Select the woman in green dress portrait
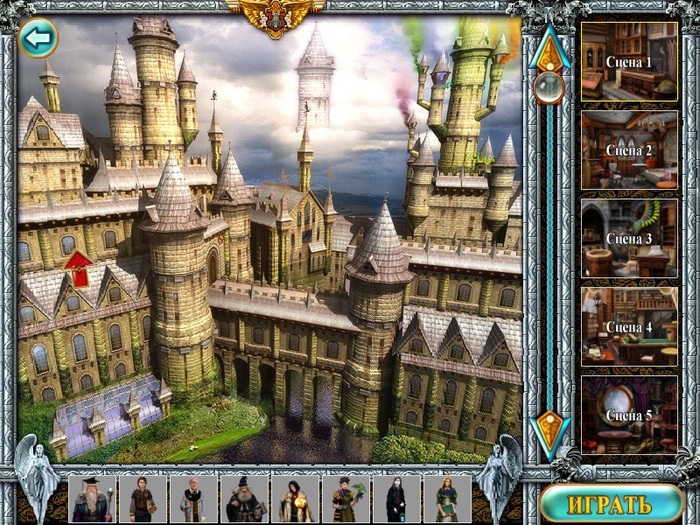The width and height of the screenshot is (700, 525). click(447, 499)
